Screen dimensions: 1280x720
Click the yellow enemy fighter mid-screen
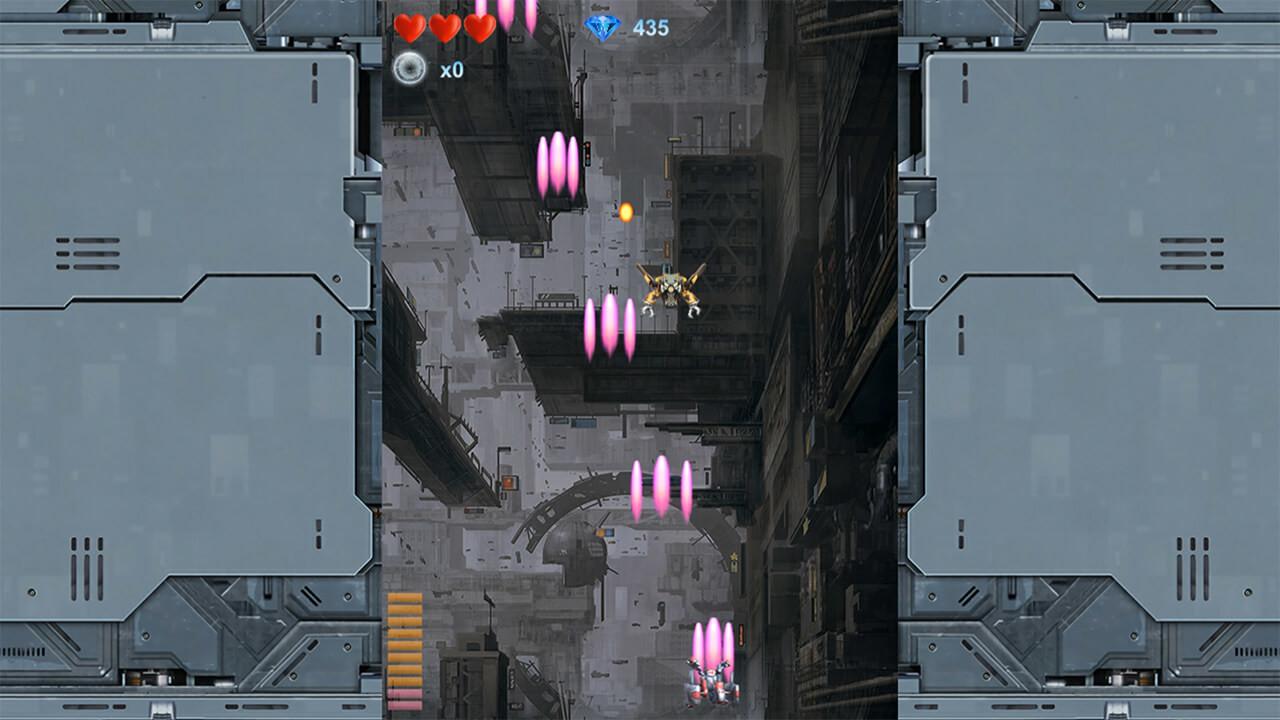(x=672, y=287)
